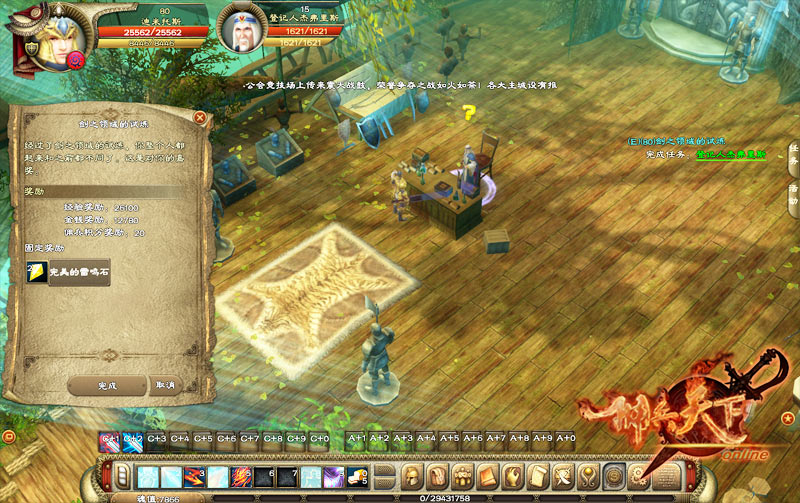Open the helmet character menu icon
This screenshot has height=503, width=800.
413,474
